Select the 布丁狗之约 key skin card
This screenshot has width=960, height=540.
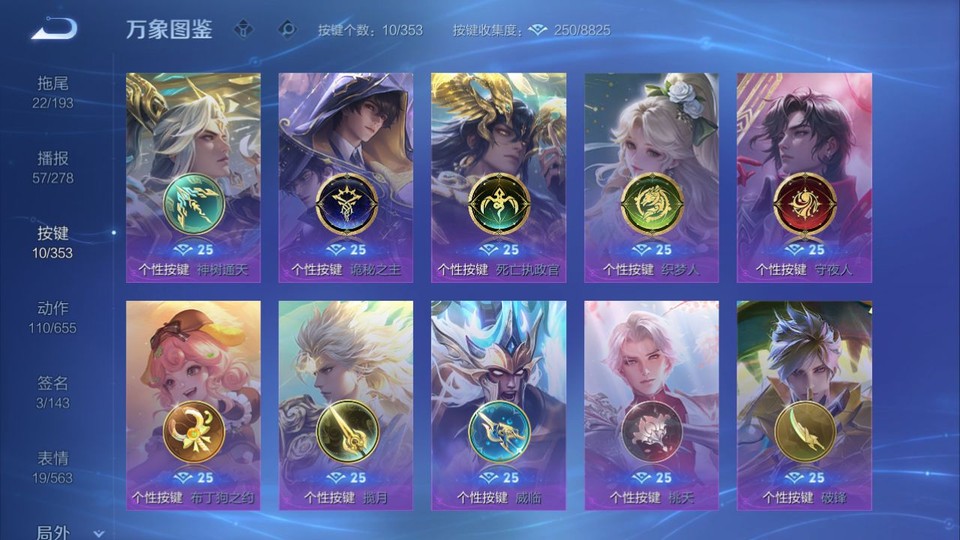193,405
